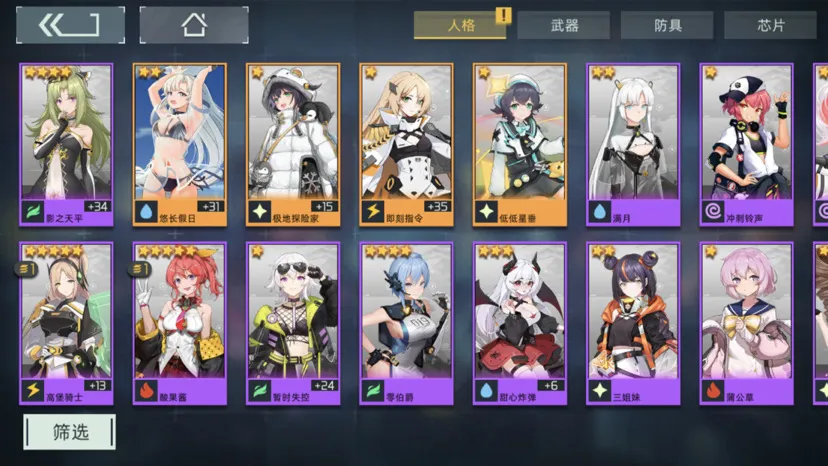The width and height of the screenshot is (828, 466).
Task: Open the 暂时失控 card
Action: pos(293,323)
